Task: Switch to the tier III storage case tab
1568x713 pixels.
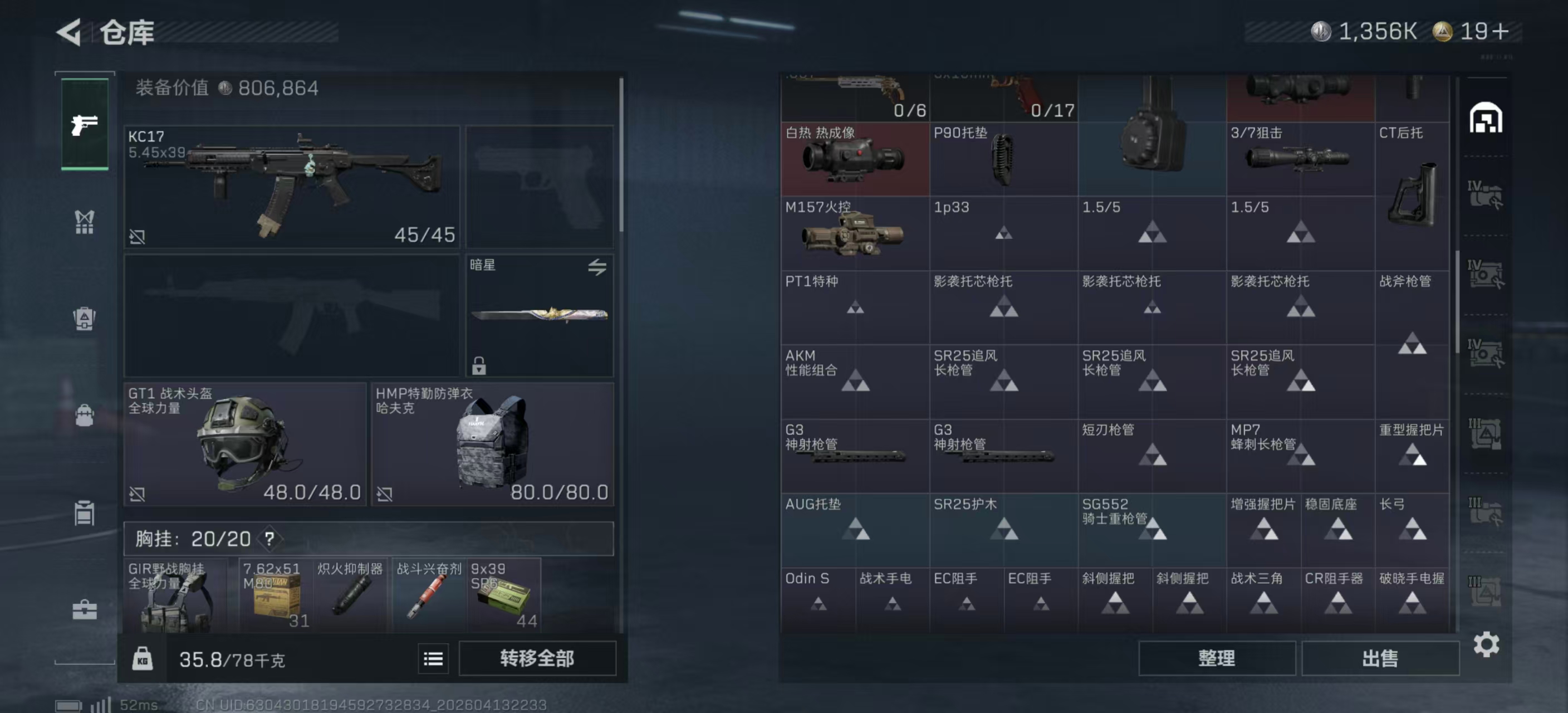Action: (x=1487, y=433)
